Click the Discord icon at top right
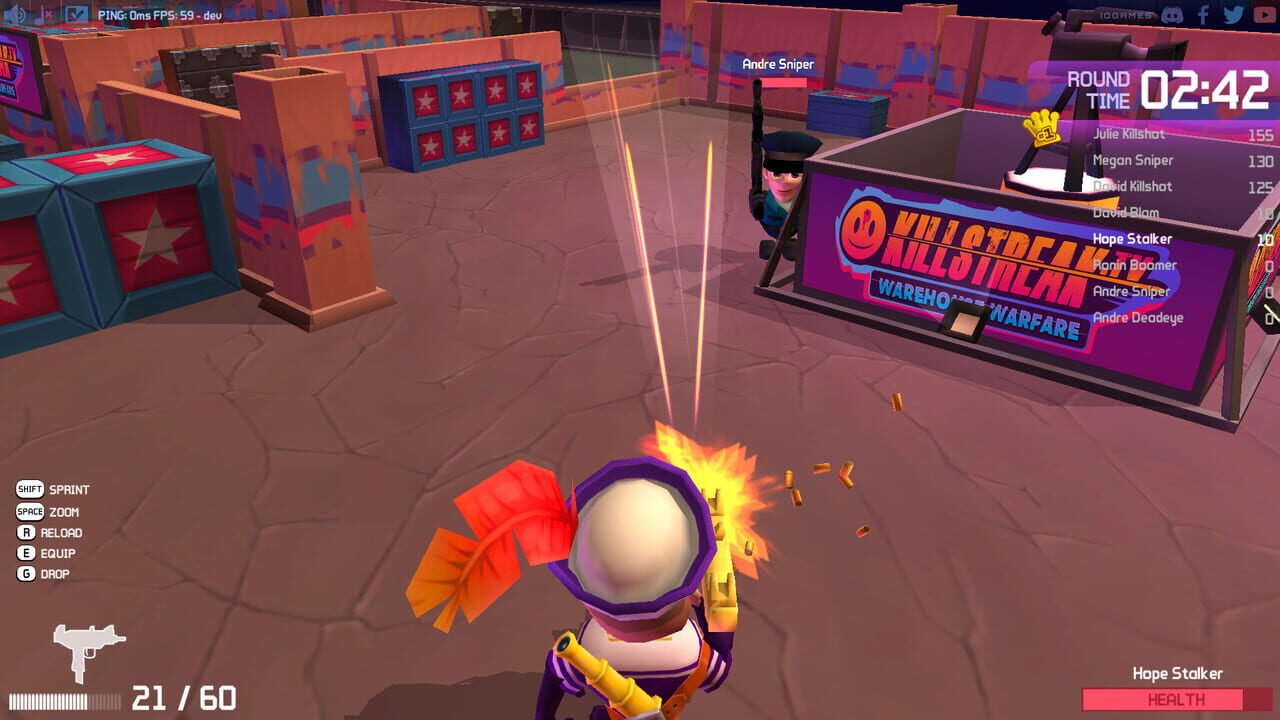 click(1173, 15)
